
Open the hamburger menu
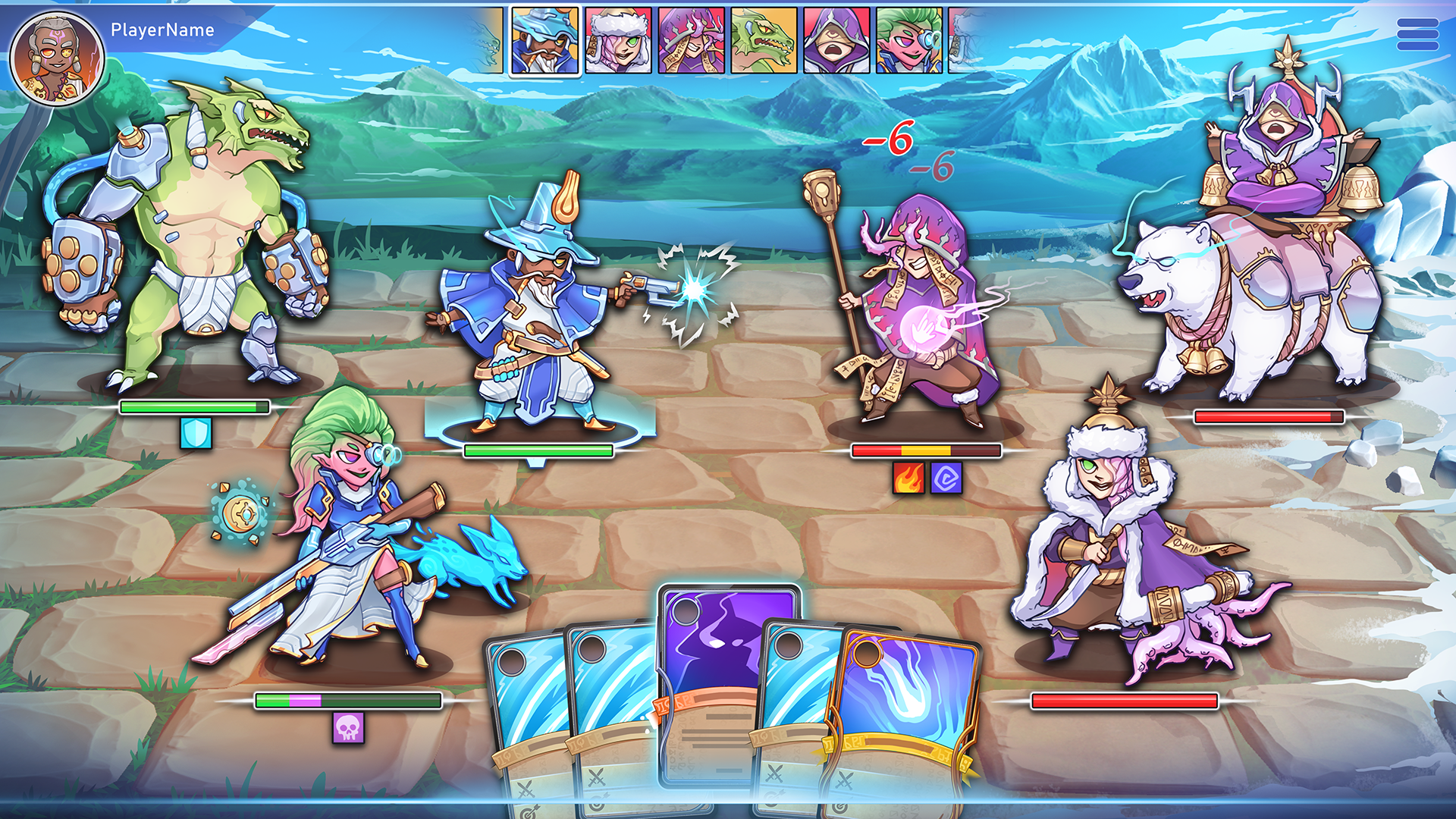click(x=1417, y=35)
